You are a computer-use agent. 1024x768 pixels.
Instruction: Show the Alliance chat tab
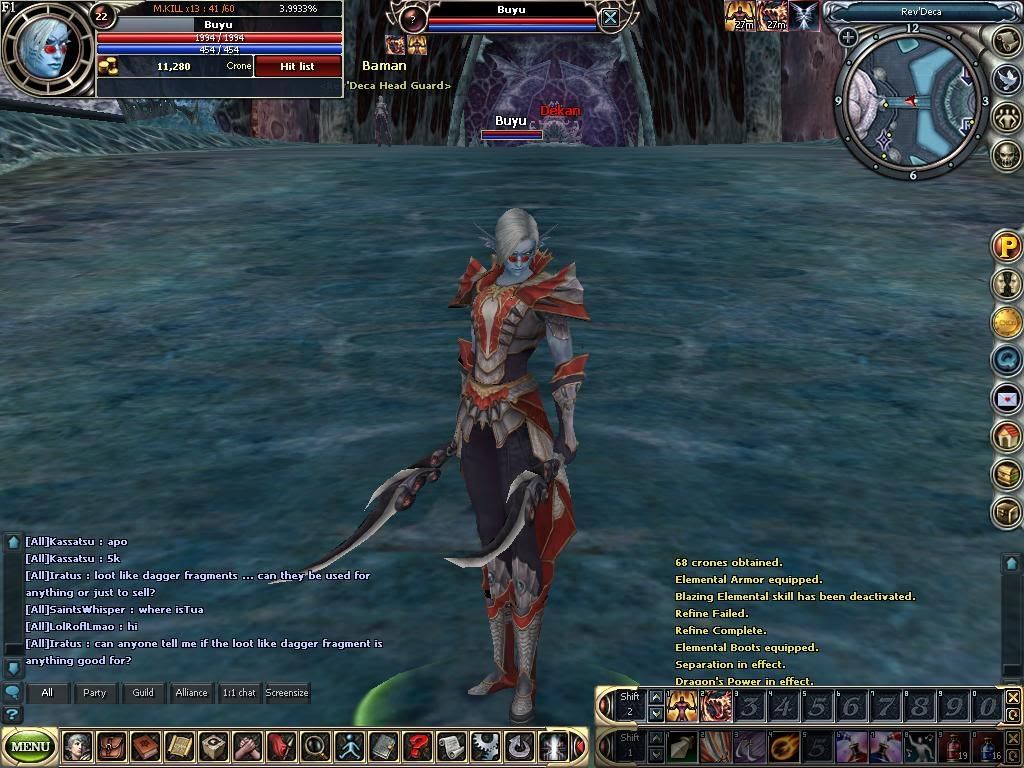[x=191, y=692]
